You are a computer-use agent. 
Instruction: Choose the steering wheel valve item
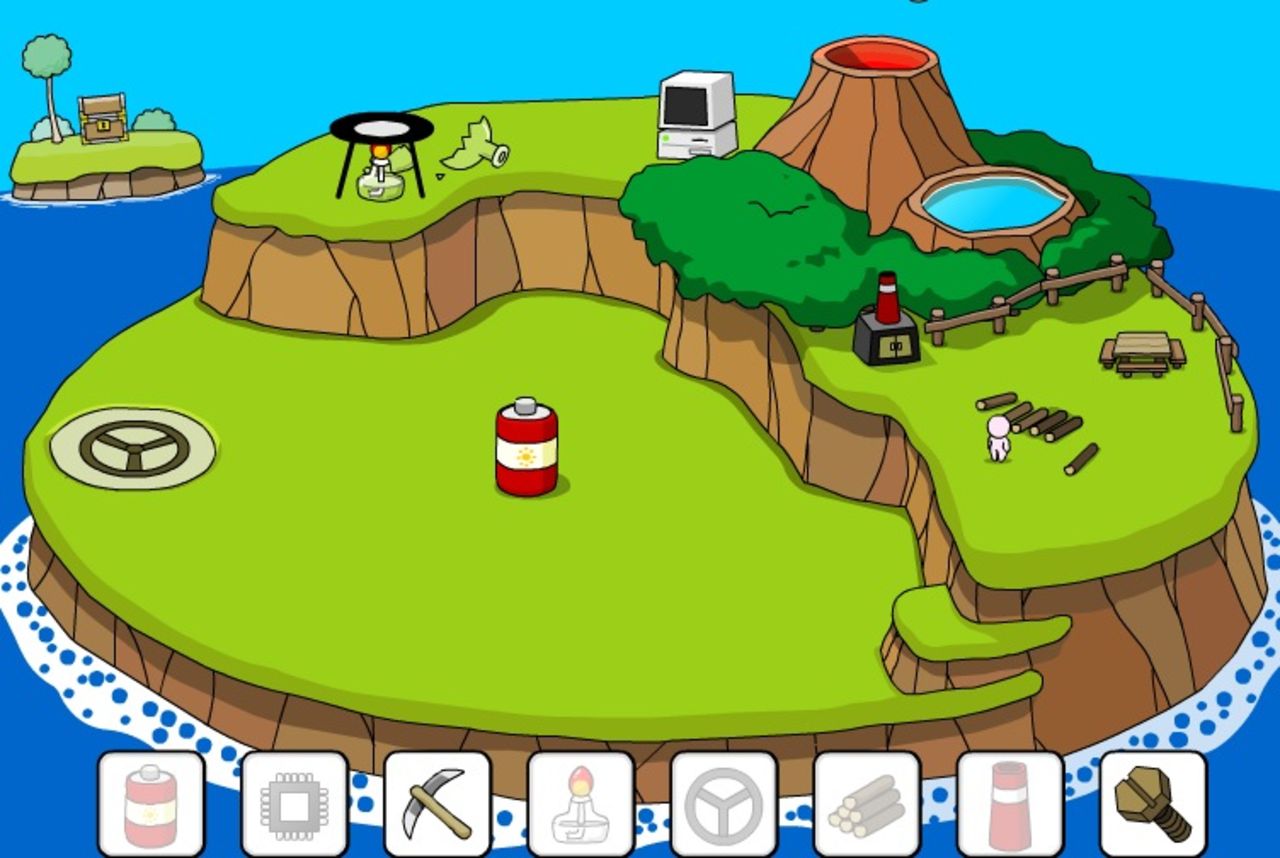pyautogui.click(x=724, y=804)
